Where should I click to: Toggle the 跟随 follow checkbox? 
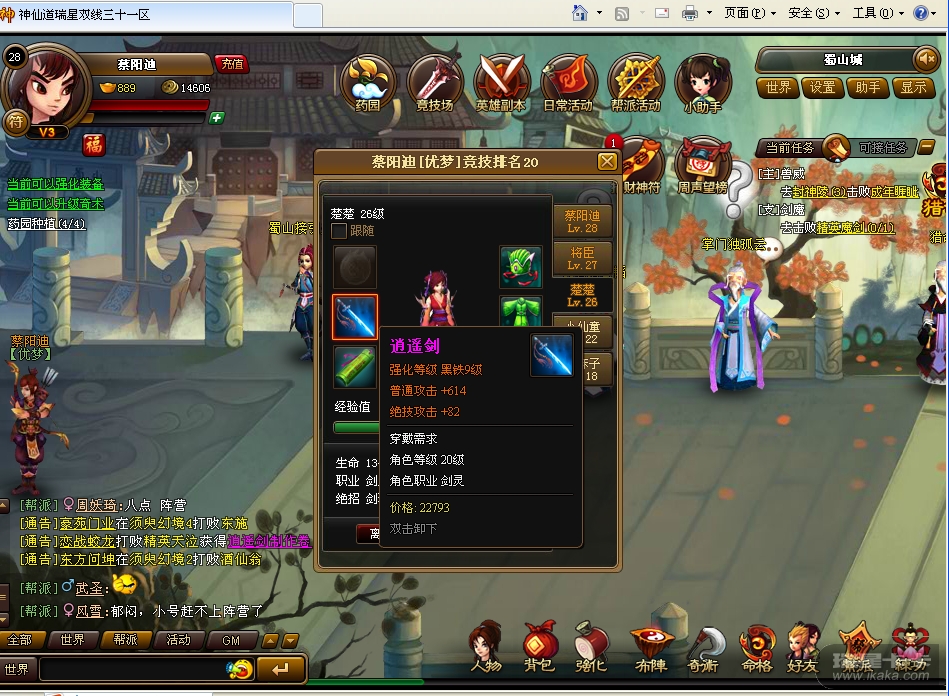tap(340, 231)
